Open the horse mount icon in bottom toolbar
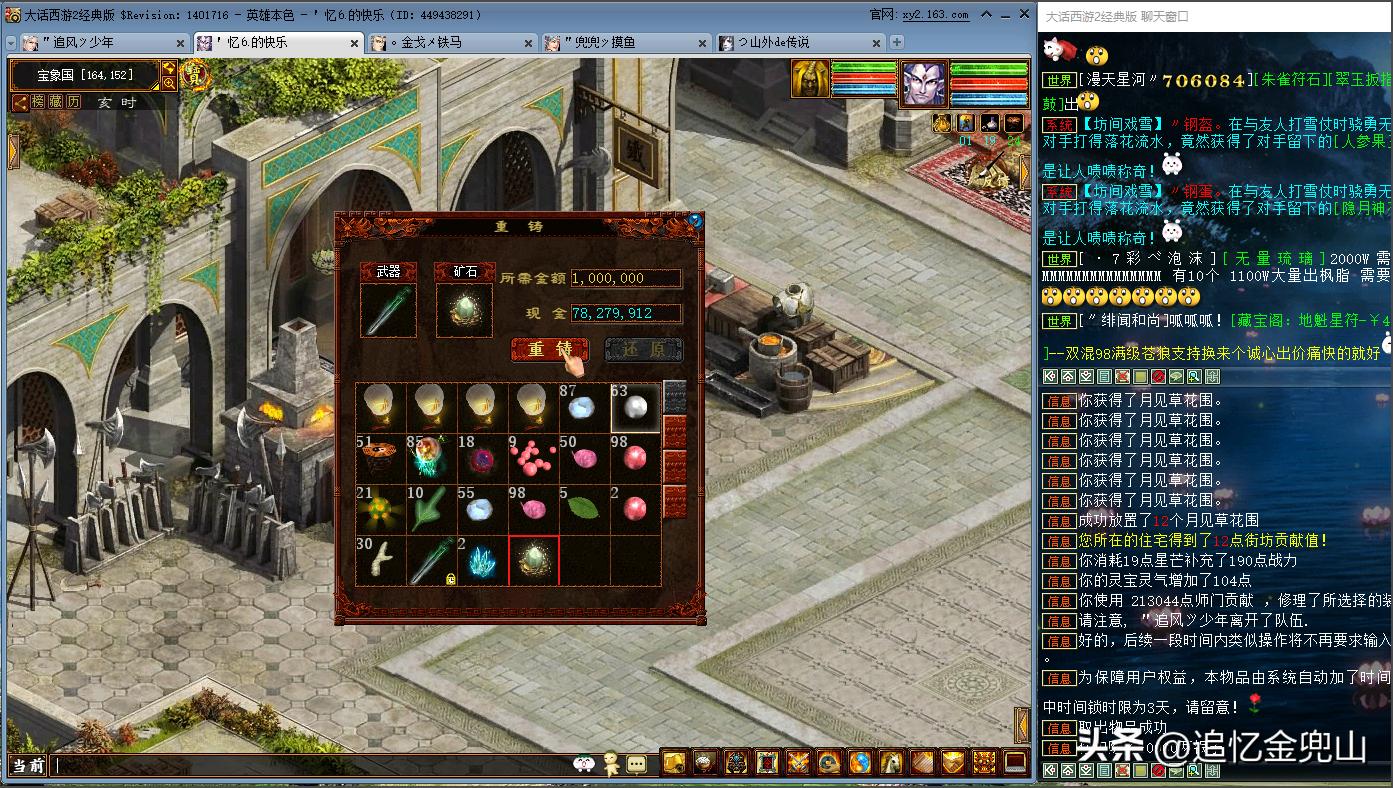Screen dimensions: 1393x788 tap(892, 762)
